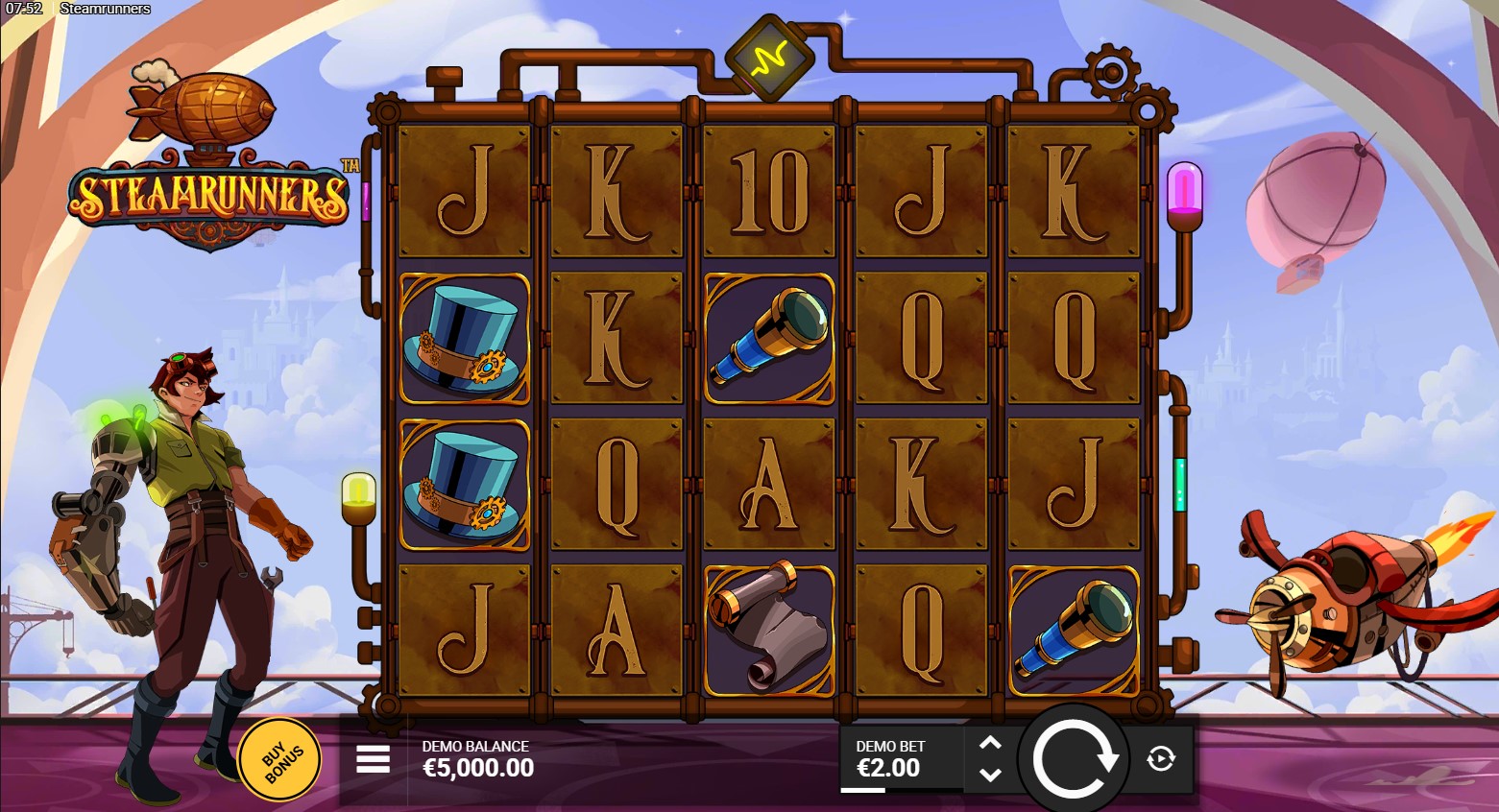Image resolution: width=1499 pixels, height=812 pixels.
Task: Increase the demo bet amount
Action: pyautogui.click(x=990, y=744)
